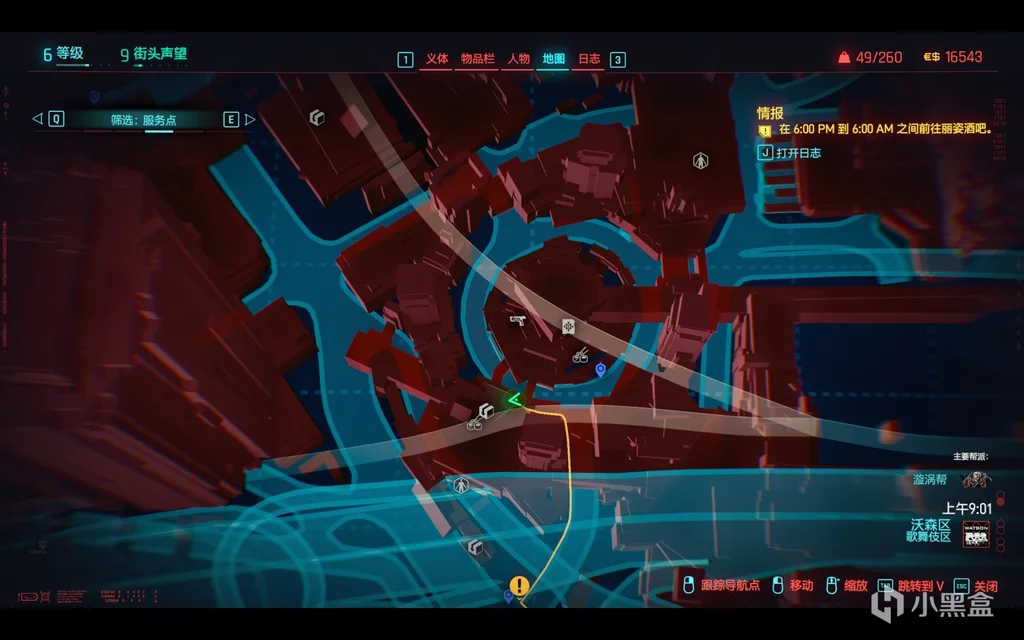This screenshot has height=640, width=1024.
Task: Switch to the 义体 cyberware tab
Action: 437,59
